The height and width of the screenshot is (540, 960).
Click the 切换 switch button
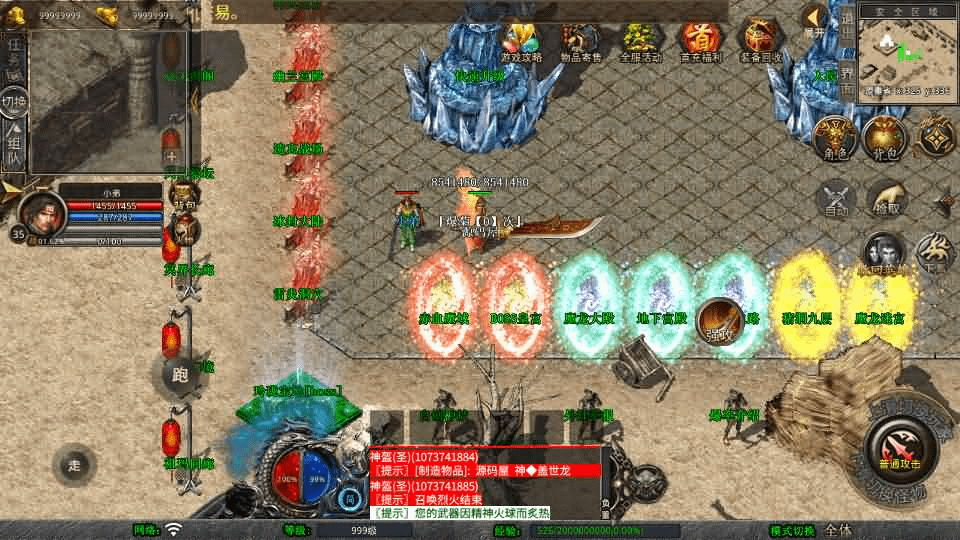[x=14, y=101]
